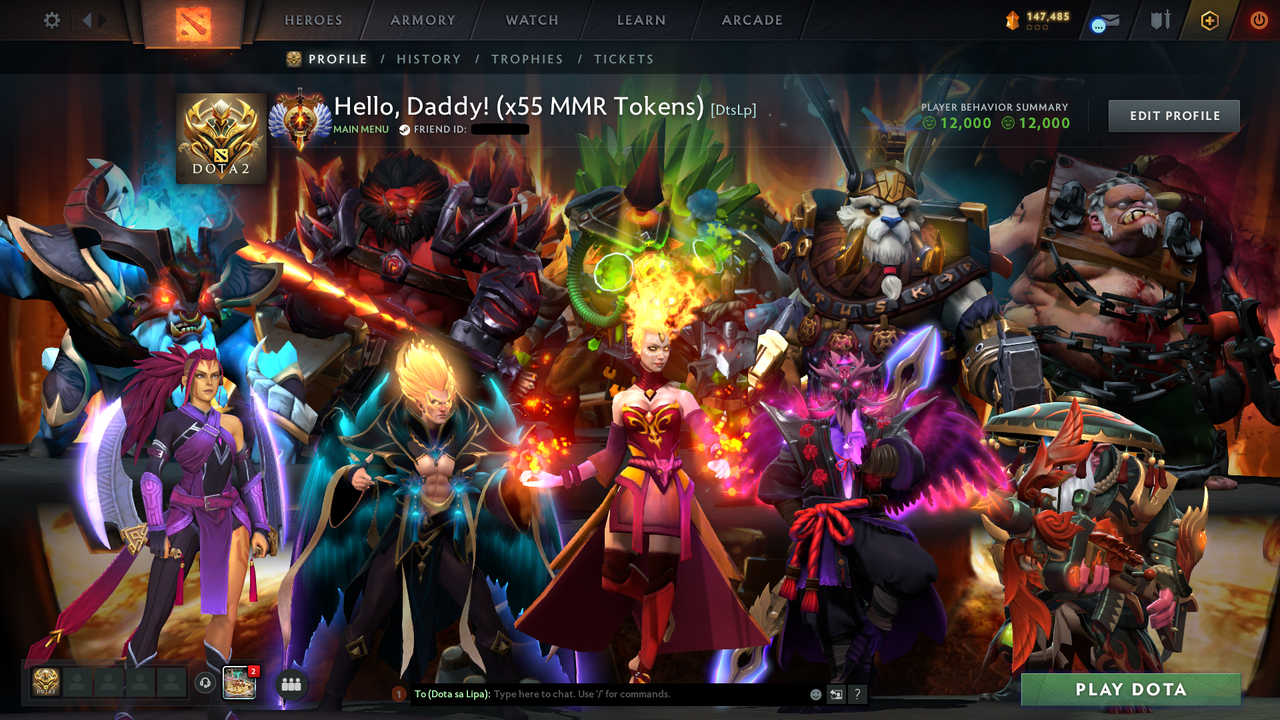Image resolution: width=1280 pixels, height=720 pixels.
Task: Open the settings gear icon
Action: [51, 19]
